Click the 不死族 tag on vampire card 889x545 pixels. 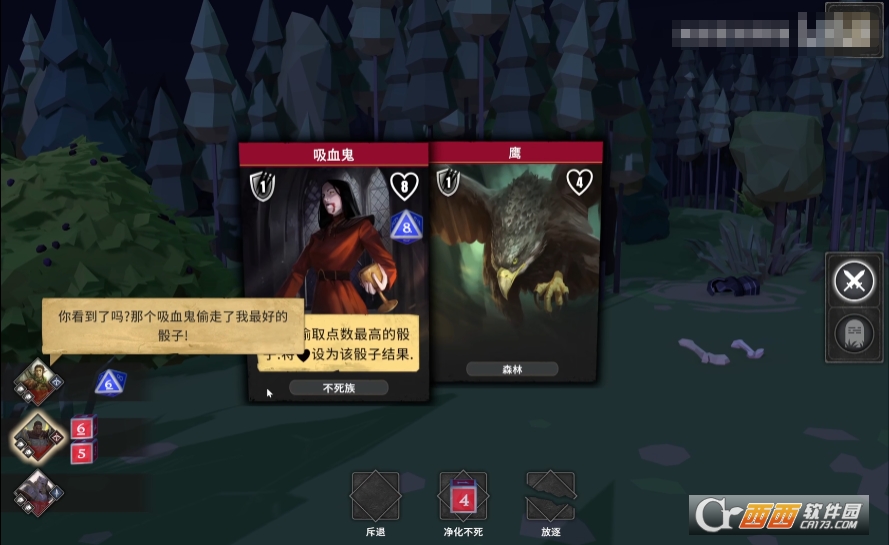click(x=339, y=388)
